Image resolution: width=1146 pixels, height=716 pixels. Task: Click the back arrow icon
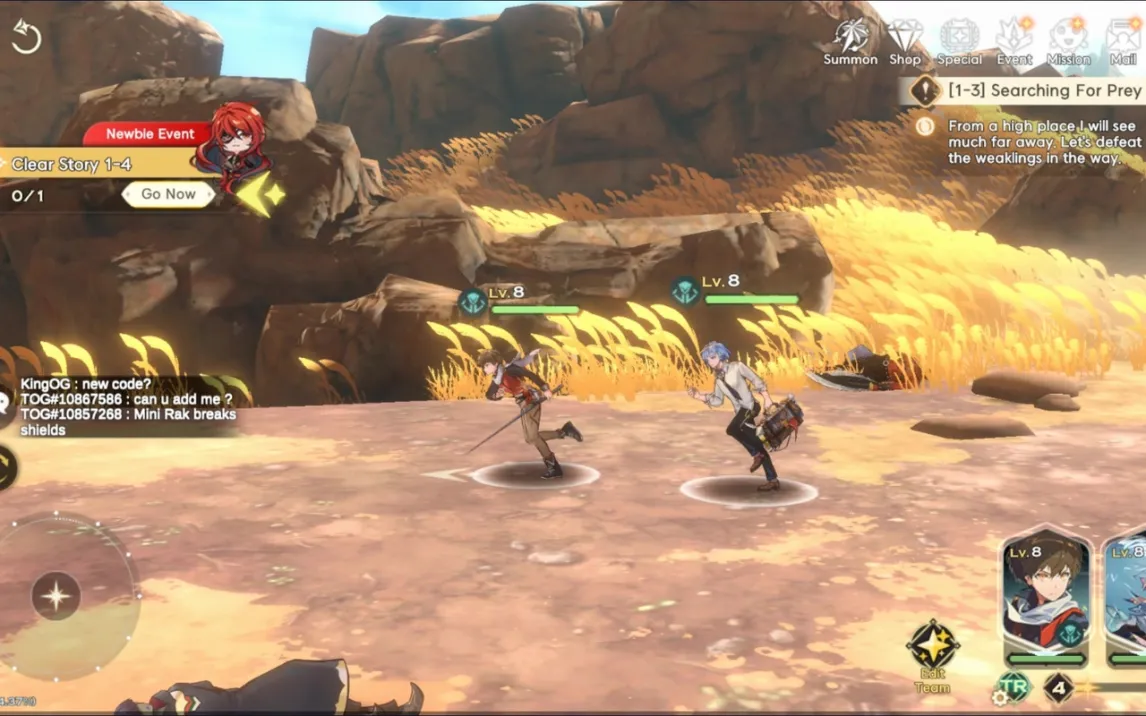coord(25,37)
